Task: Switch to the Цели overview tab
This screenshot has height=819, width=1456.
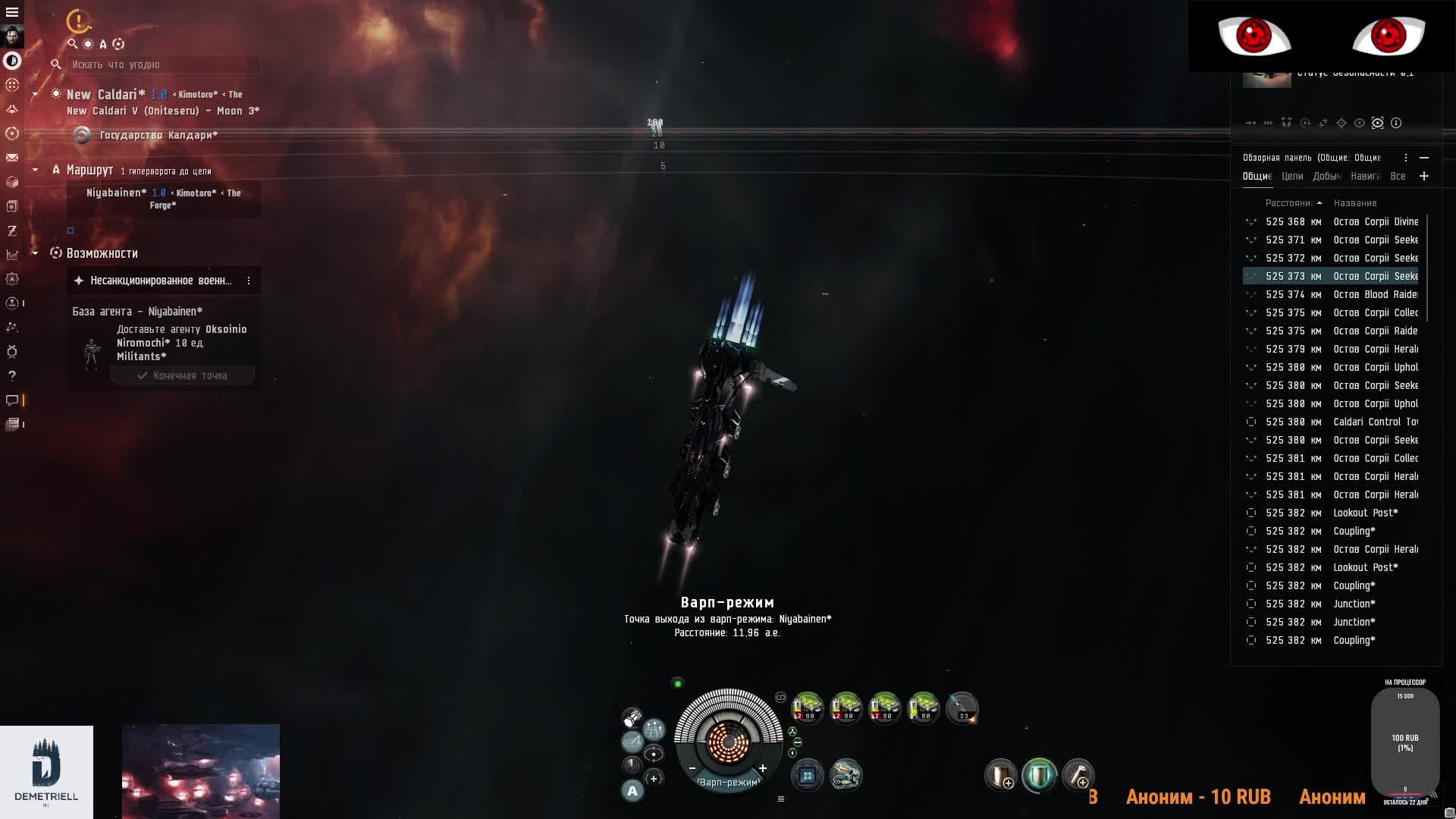Action: [x=1292, y=177]
